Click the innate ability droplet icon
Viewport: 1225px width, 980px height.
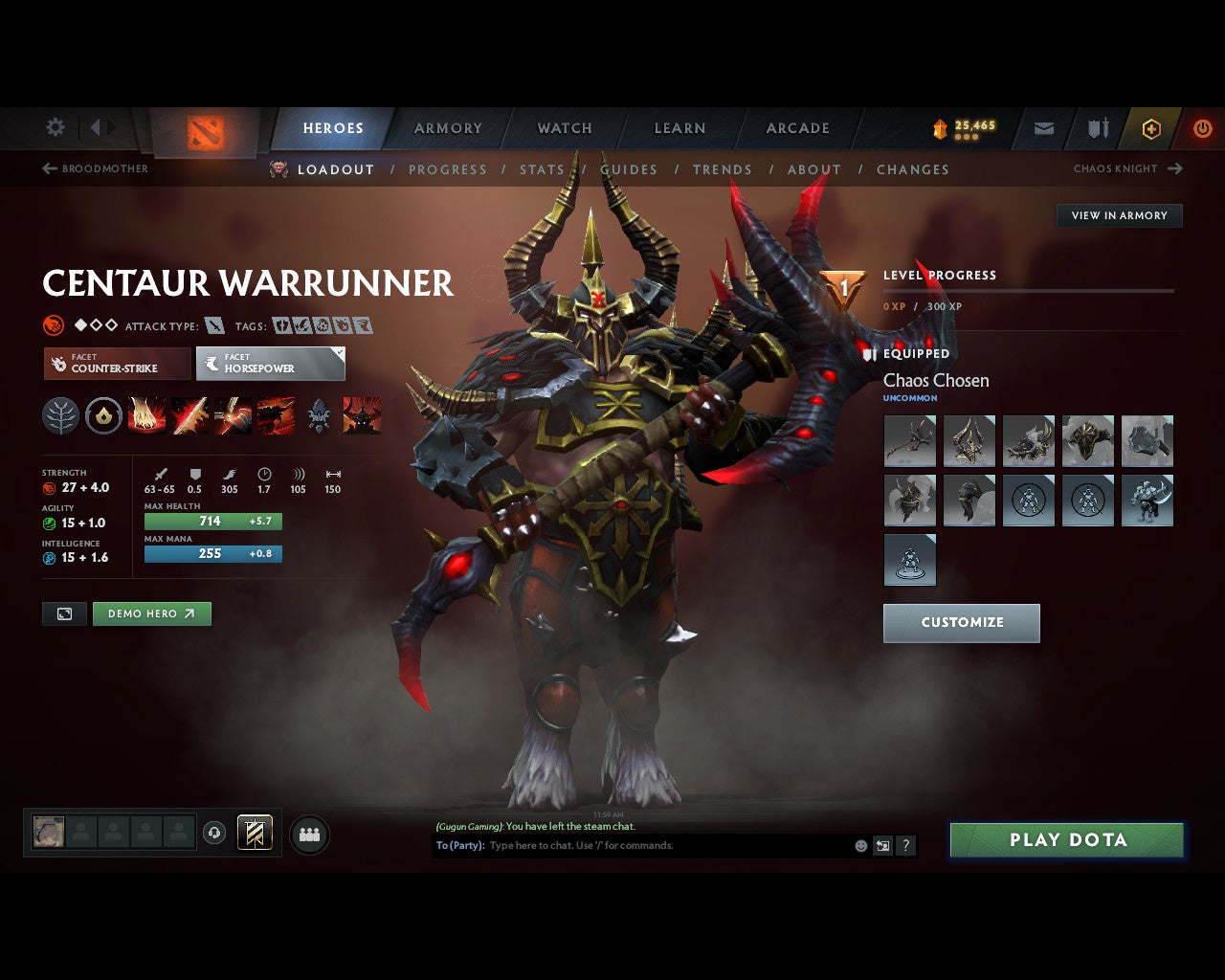click(x=102, y=414)
